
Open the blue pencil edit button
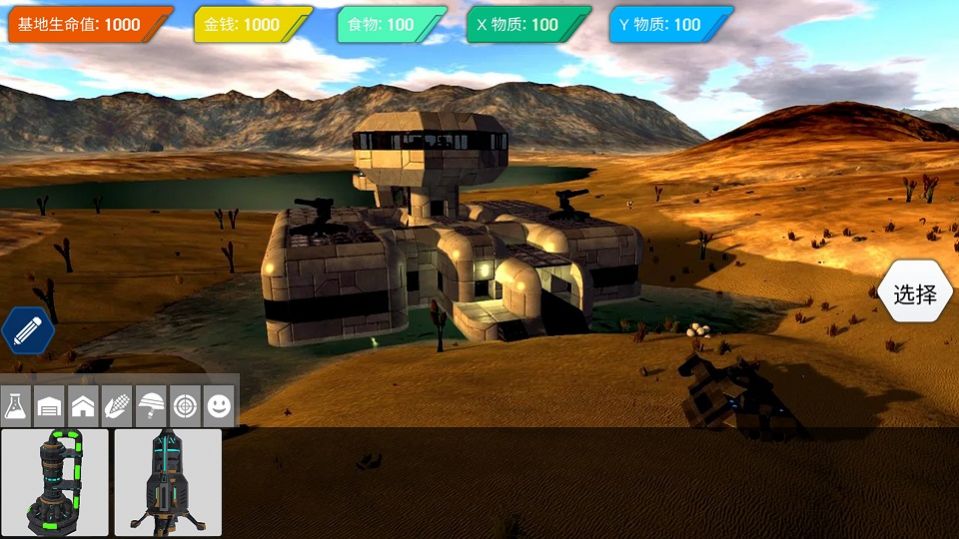point(28,330)
